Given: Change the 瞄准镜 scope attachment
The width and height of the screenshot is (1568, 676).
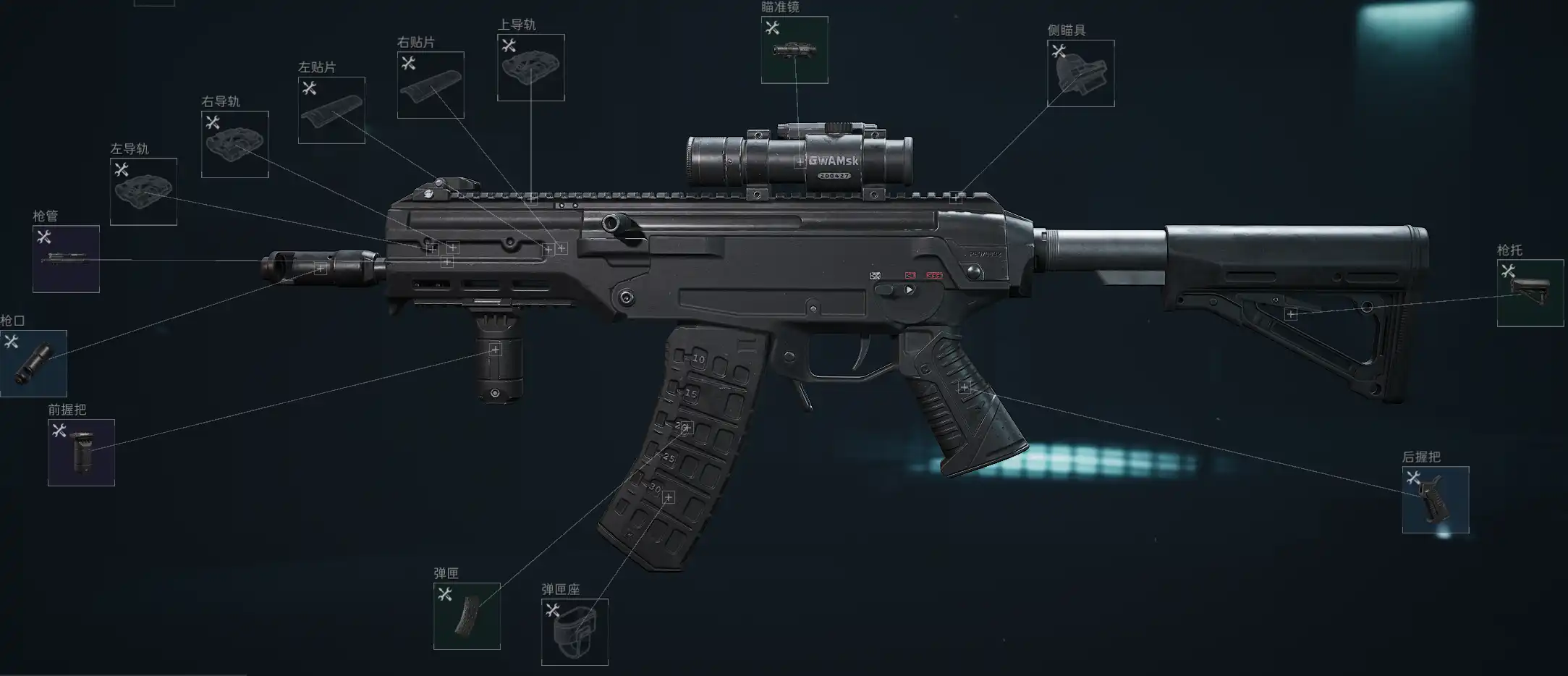Looking at the screenshot, I should coord(794,50).
